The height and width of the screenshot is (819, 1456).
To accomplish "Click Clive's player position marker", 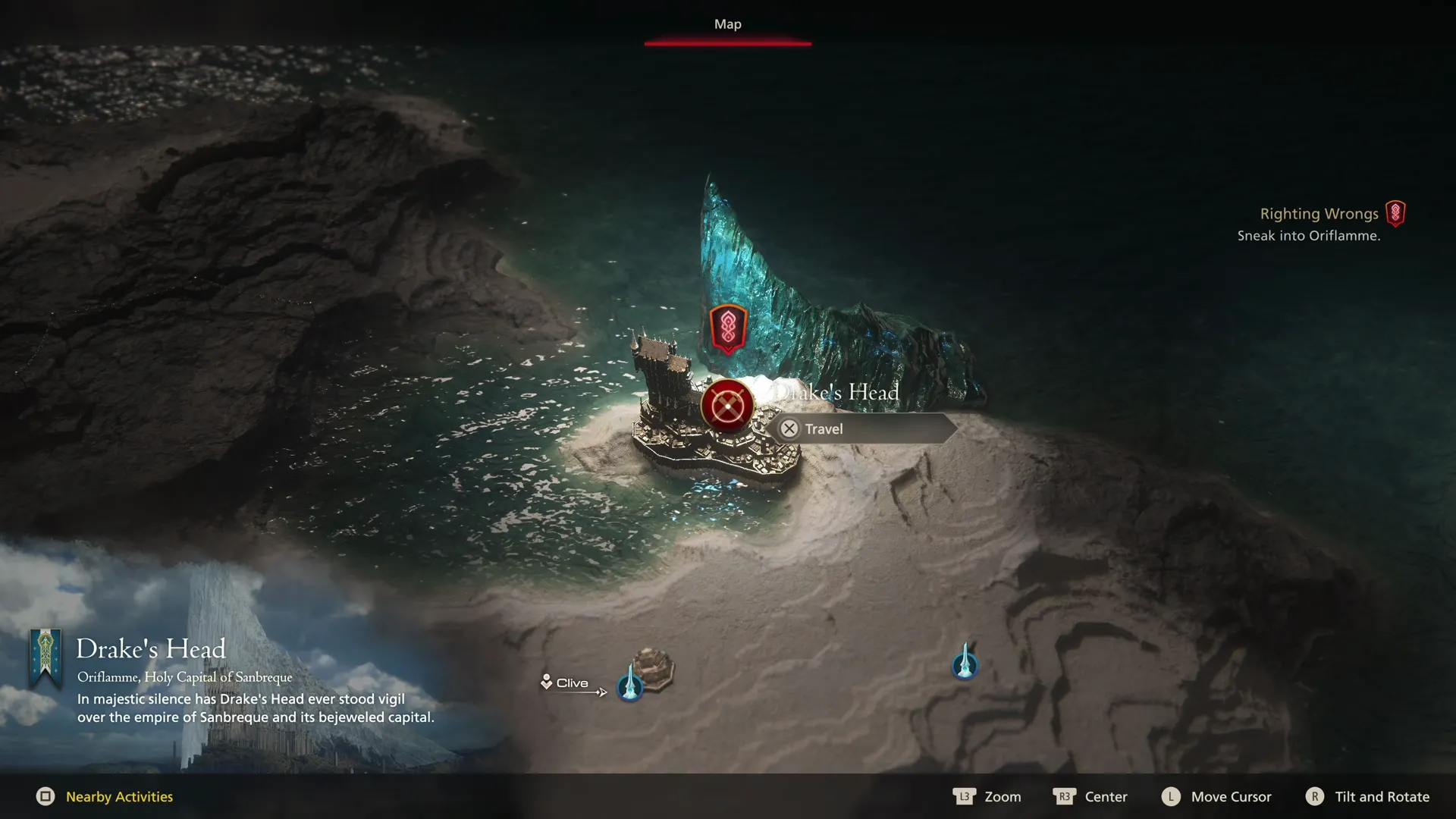I will pos(548,682).
